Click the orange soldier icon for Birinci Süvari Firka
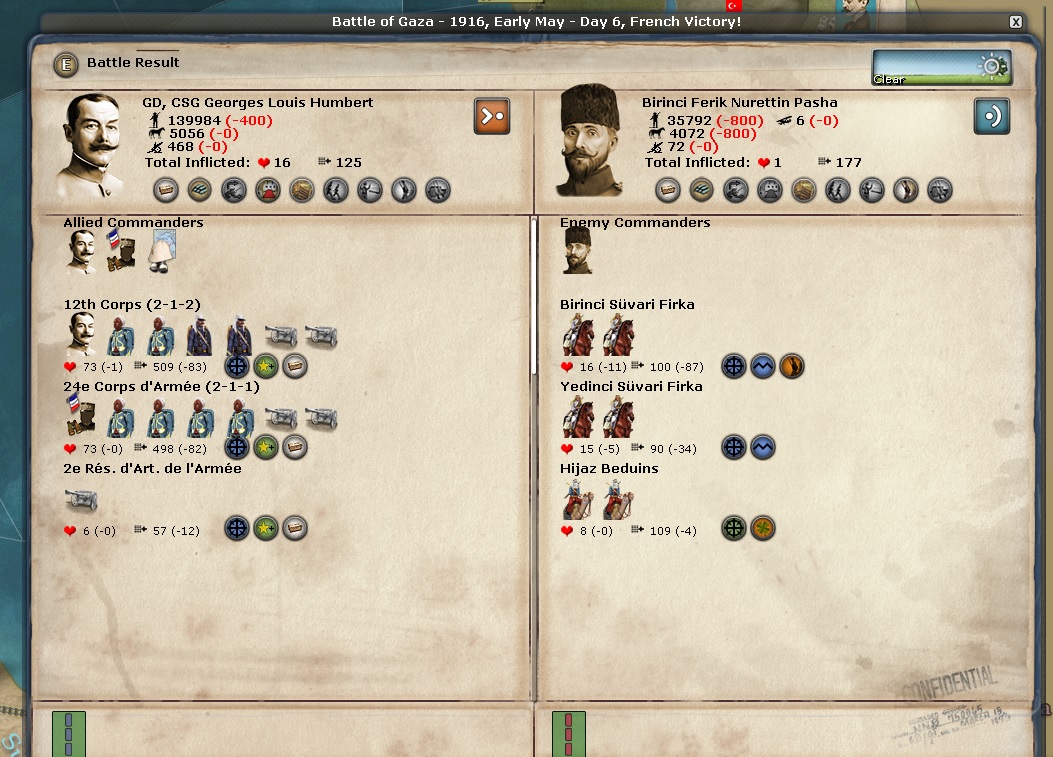 [791, 366]
